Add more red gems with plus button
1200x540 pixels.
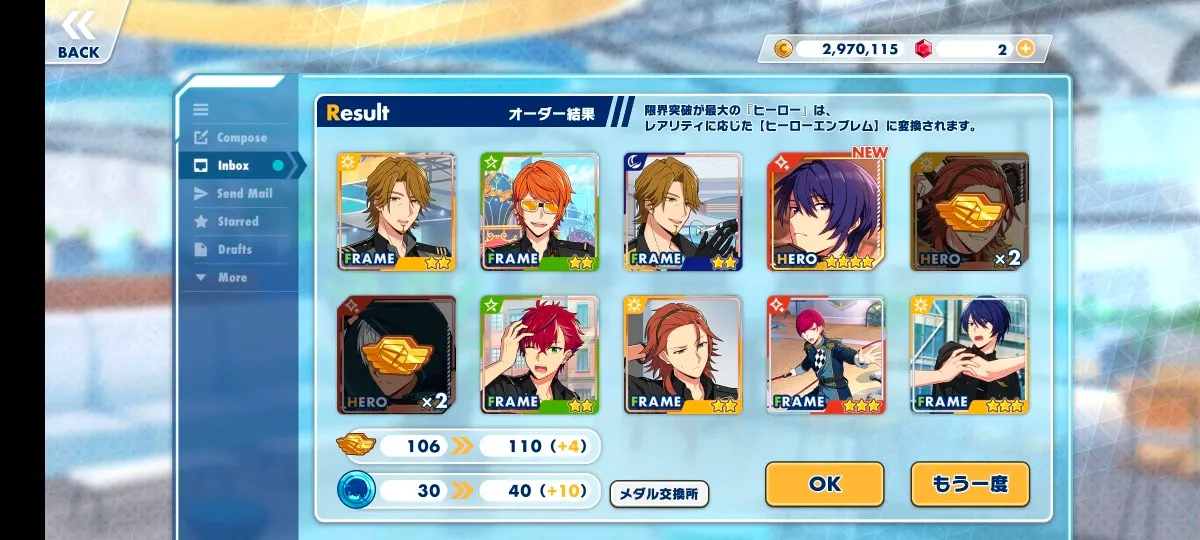coord(1025,48)
